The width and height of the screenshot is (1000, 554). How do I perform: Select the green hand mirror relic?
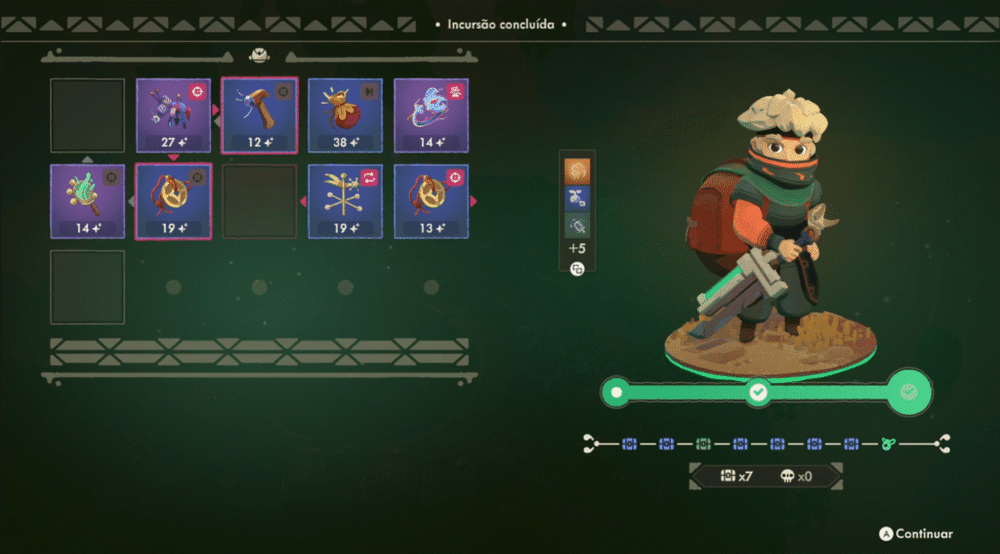(x=88, y=201)
